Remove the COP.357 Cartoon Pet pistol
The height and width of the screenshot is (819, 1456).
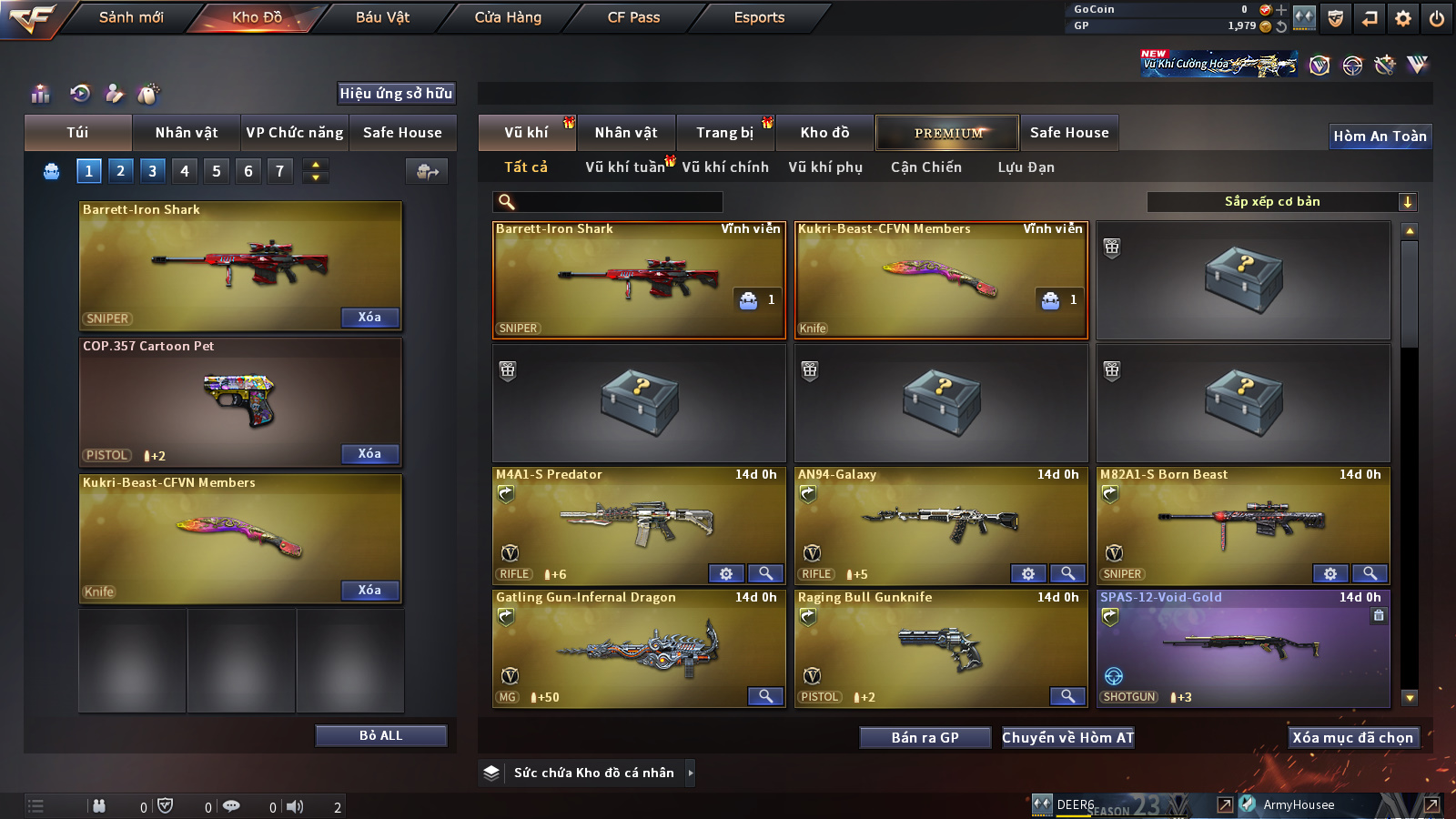(369, 454)
